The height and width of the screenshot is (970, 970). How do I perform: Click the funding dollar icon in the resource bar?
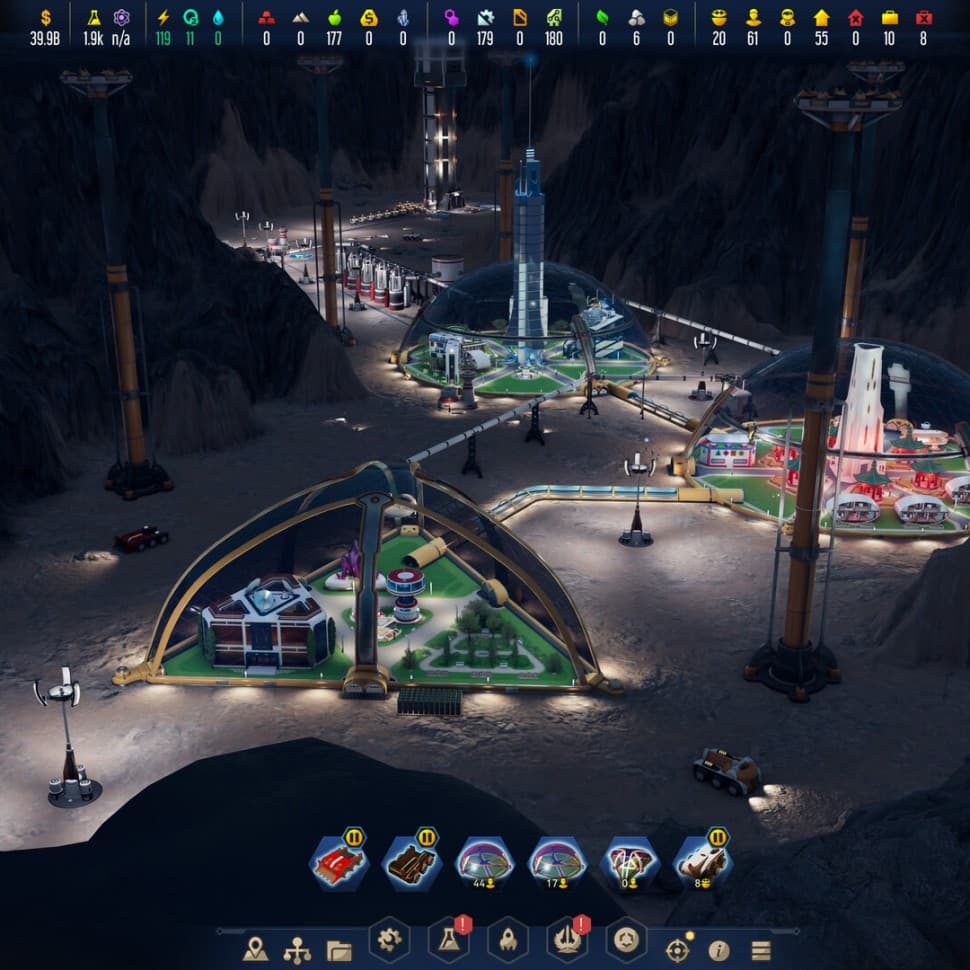pos(44,17)
